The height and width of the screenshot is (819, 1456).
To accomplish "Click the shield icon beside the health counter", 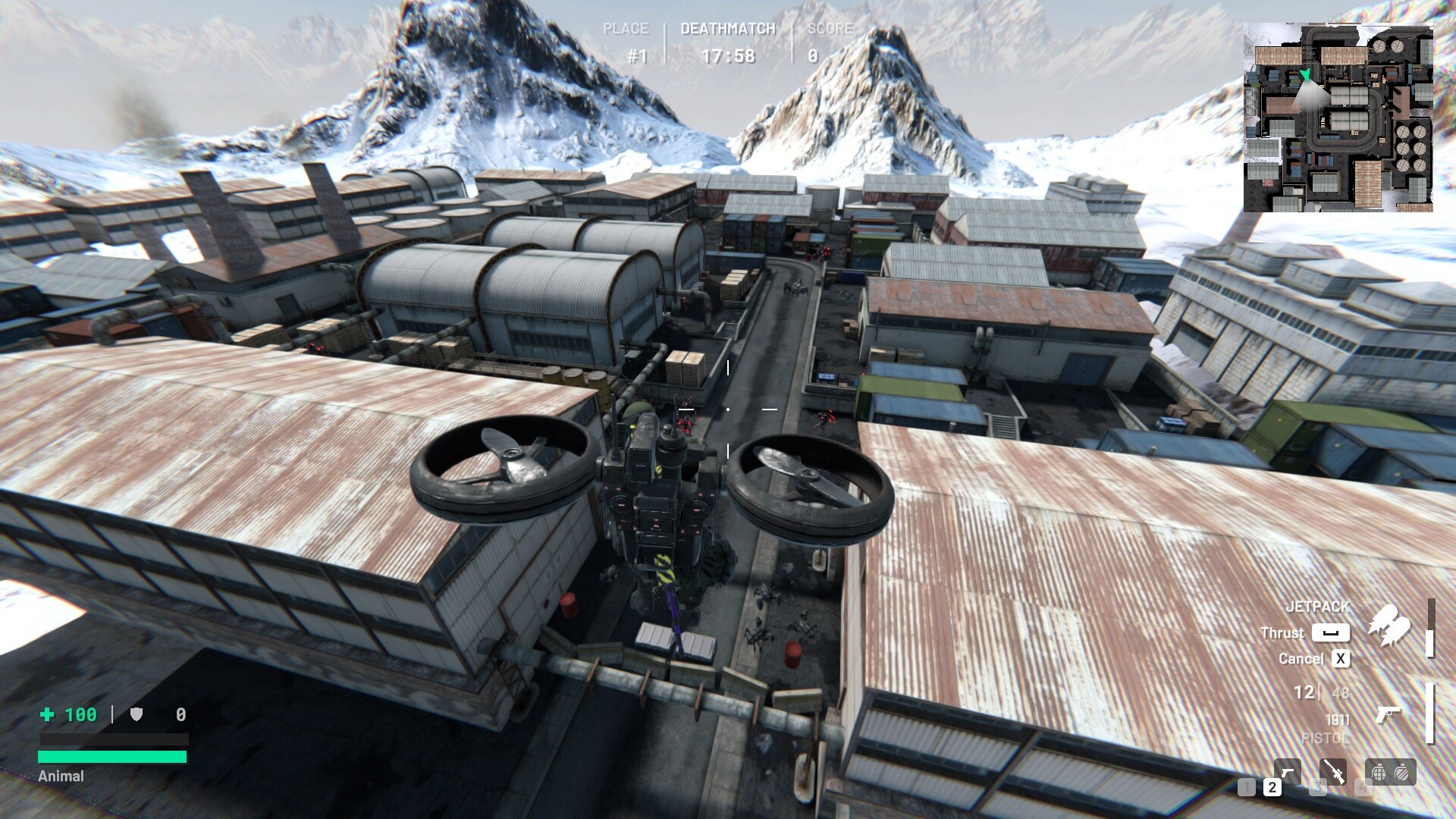I will [136, 714].
